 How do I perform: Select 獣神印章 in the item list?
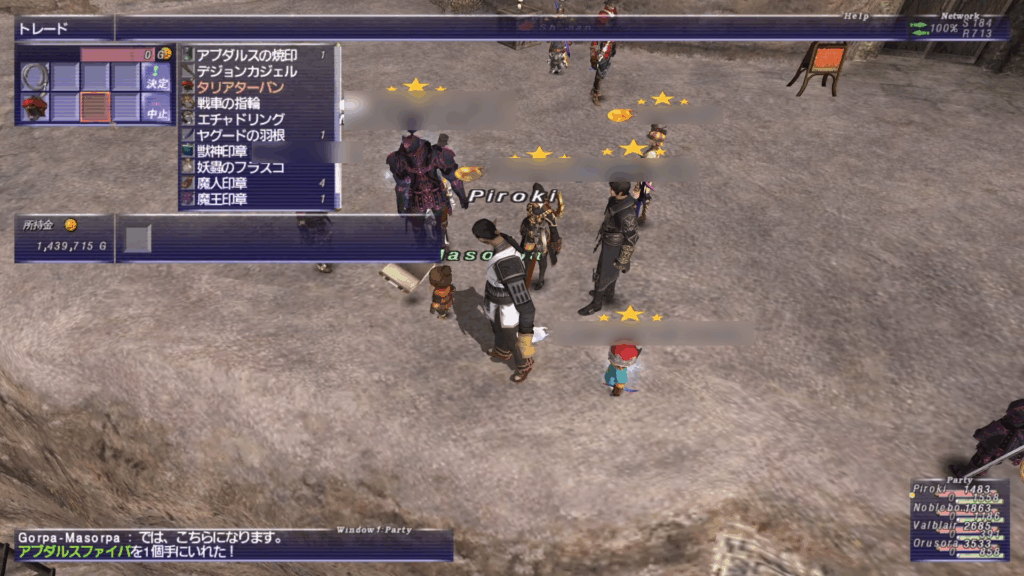pos(222,151)
